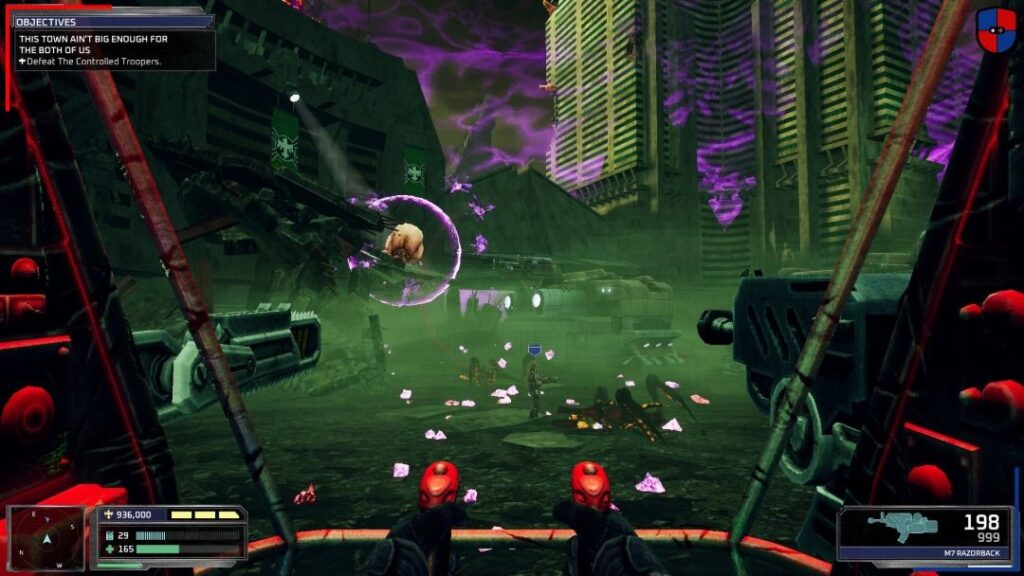Click the red and blue shield emblem
Image resolution: width=1024 pixels, height=576 pixels.
[996, 30]
